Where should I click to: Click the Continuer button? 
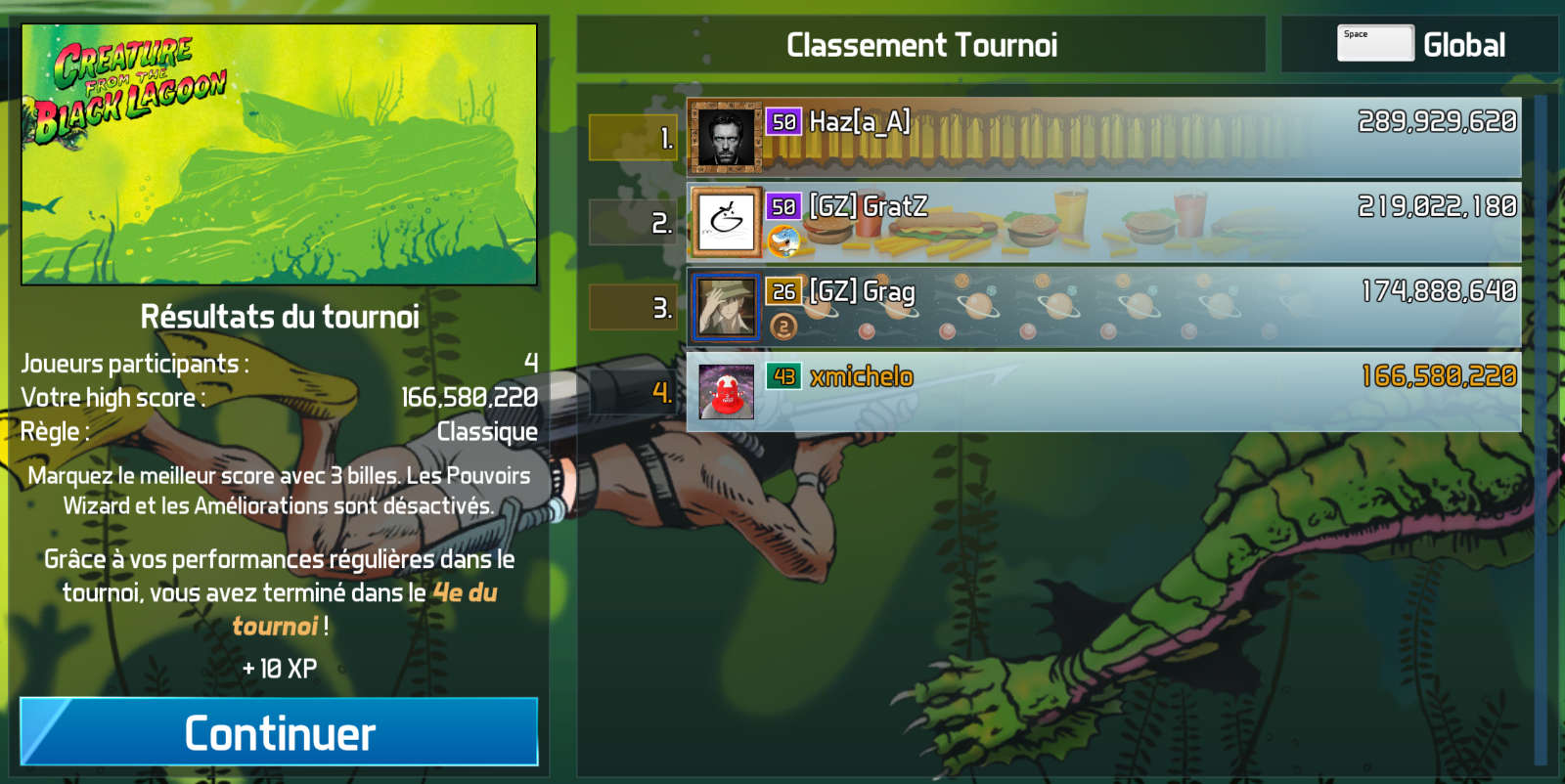pos(279,731)
